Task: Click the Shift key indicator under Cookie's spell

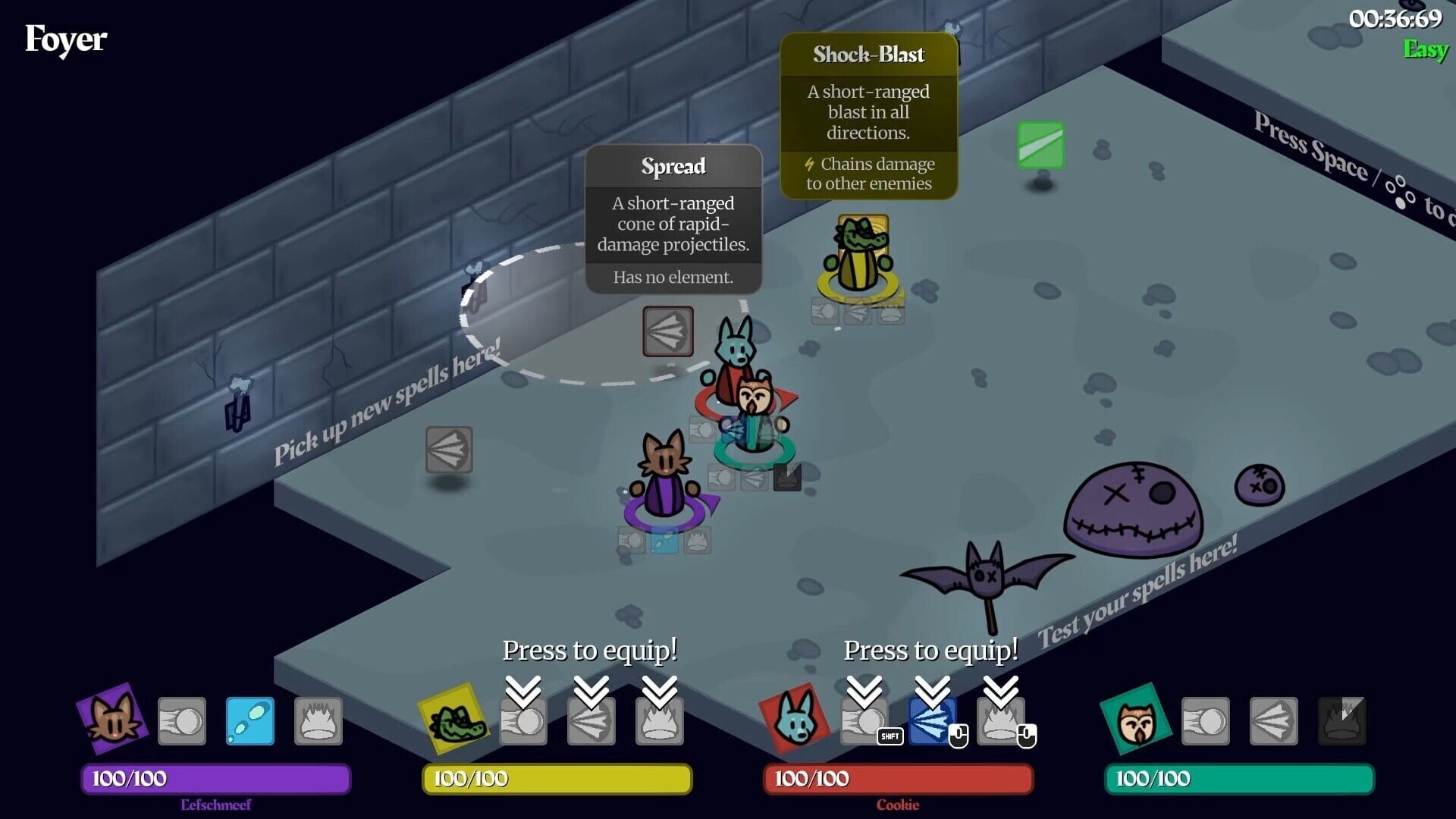Action: (890, 736)
